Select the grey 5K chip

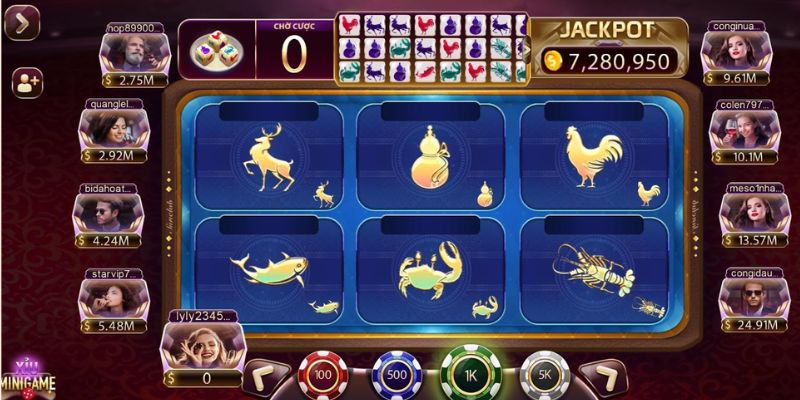(543, 376)
